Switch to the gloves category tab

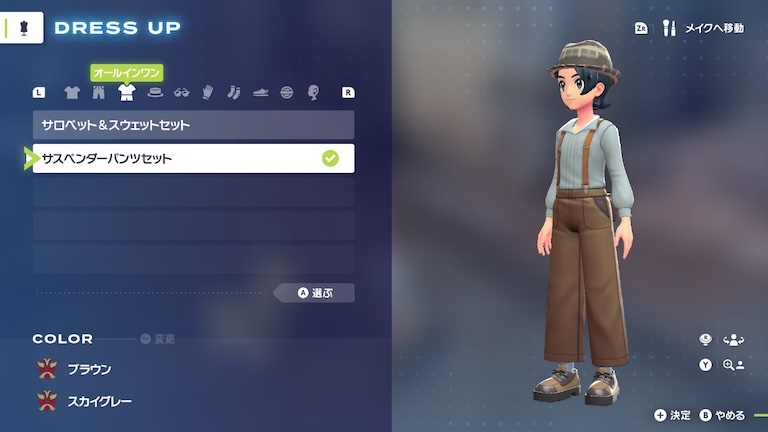click(x=208, y=93)
